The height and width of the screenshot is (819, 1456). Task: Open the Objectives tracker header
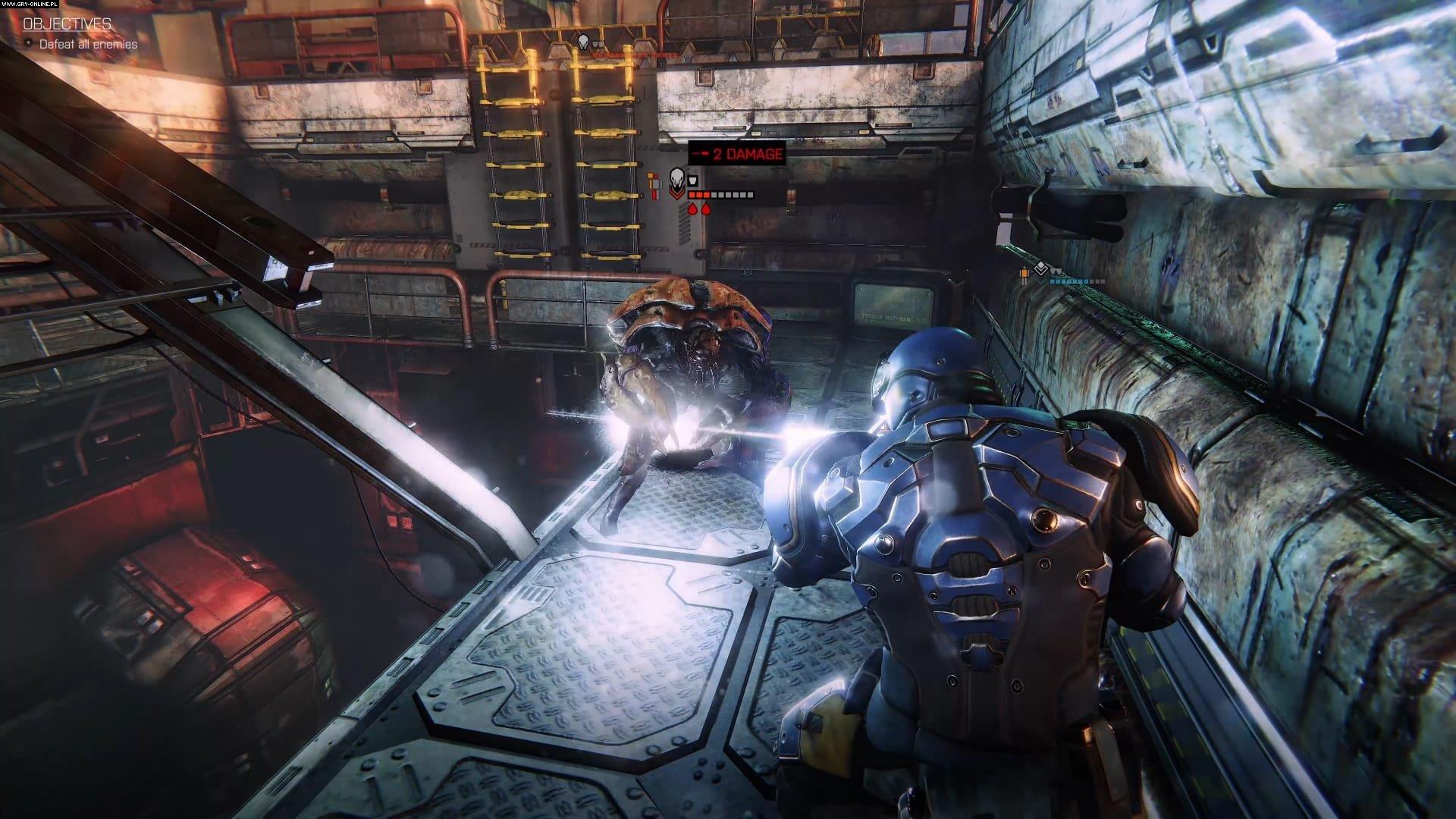coord(67,24)
